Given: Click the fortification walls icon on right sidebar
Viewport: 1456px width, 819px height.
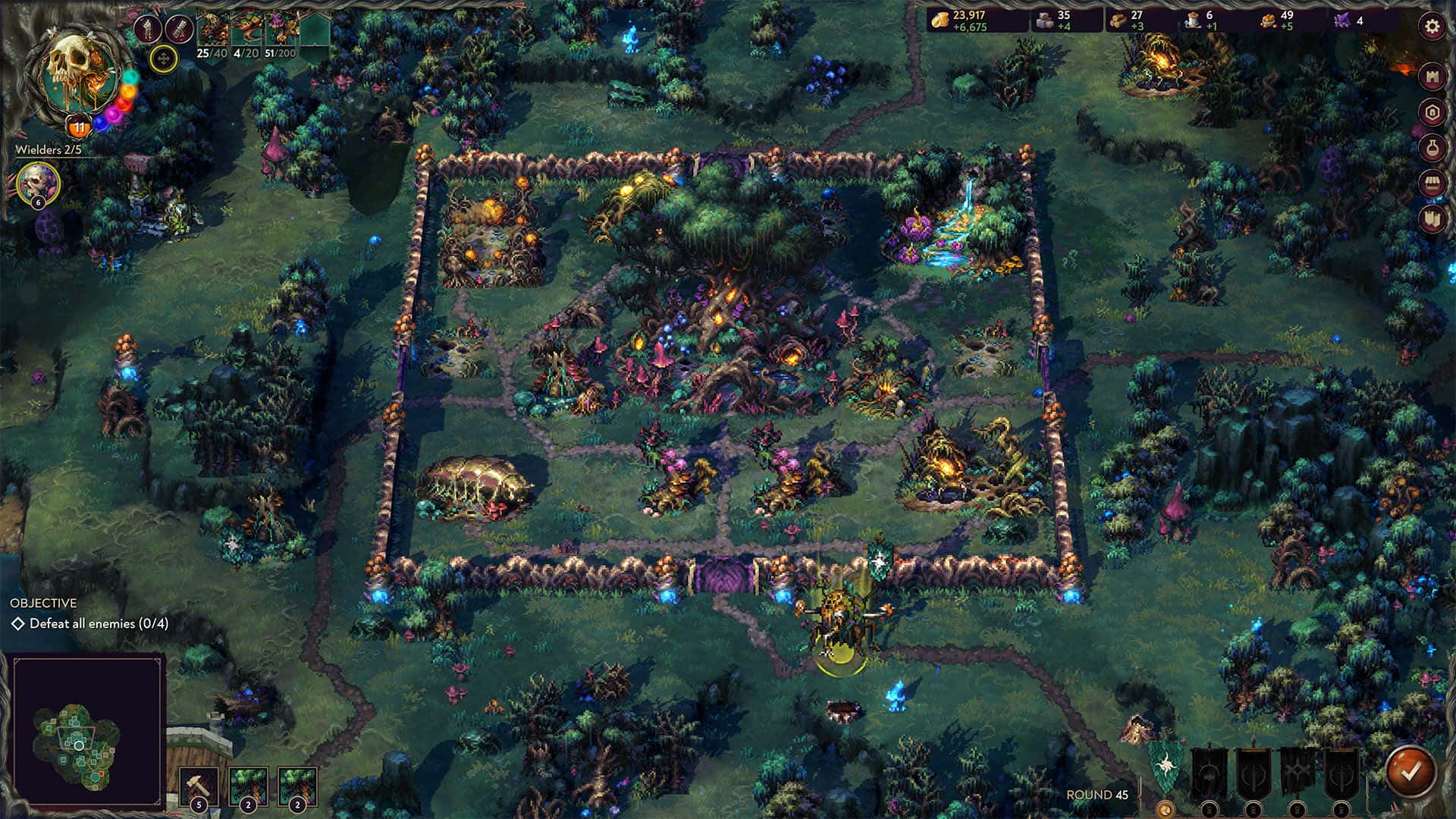Looking at the screenshot, I should (x=1431, y=220).
